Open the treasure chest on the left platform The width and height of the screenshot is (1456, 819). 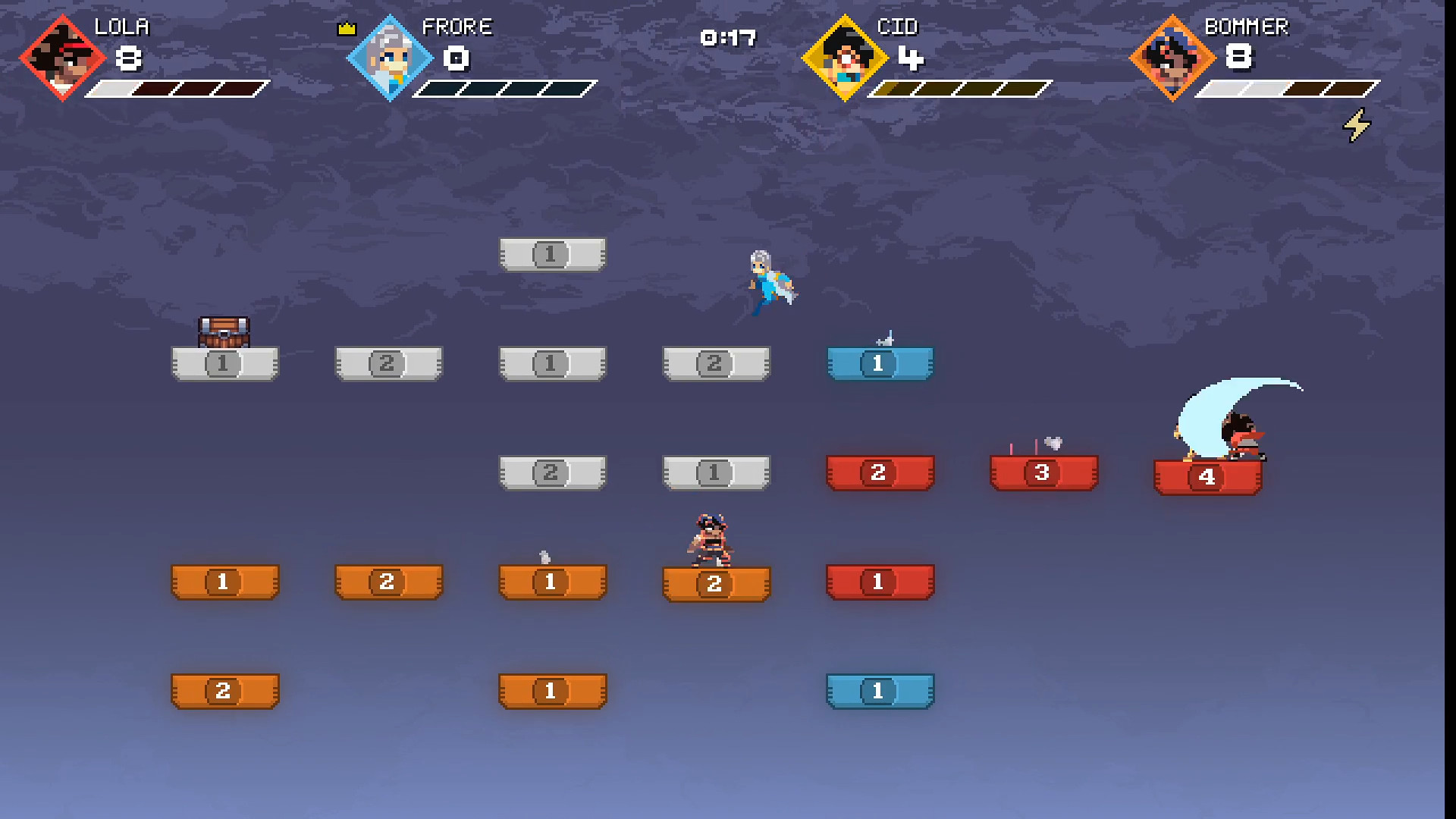224,331
